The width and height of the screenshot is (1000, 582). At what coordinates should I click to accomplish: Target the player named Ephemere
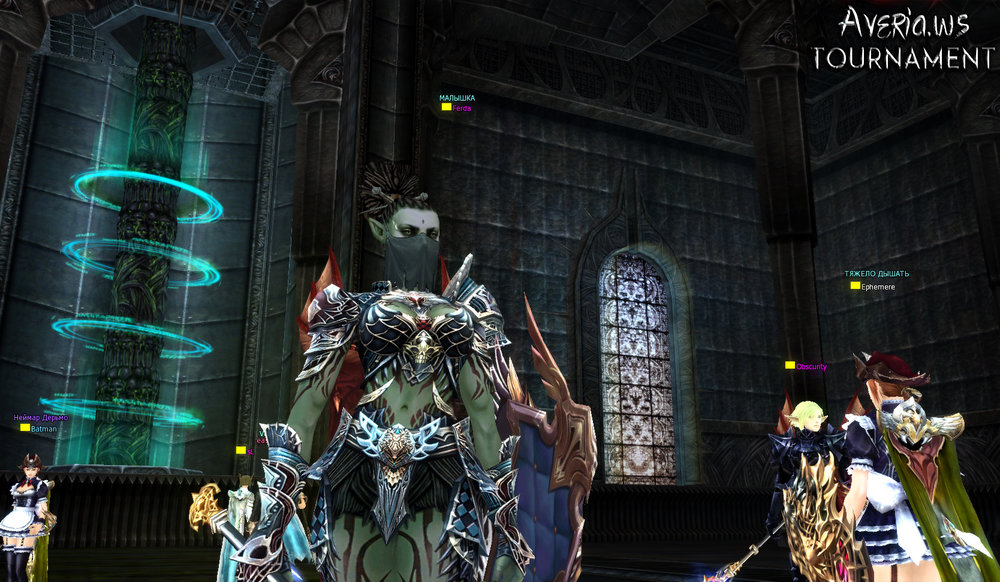[877, 286]
